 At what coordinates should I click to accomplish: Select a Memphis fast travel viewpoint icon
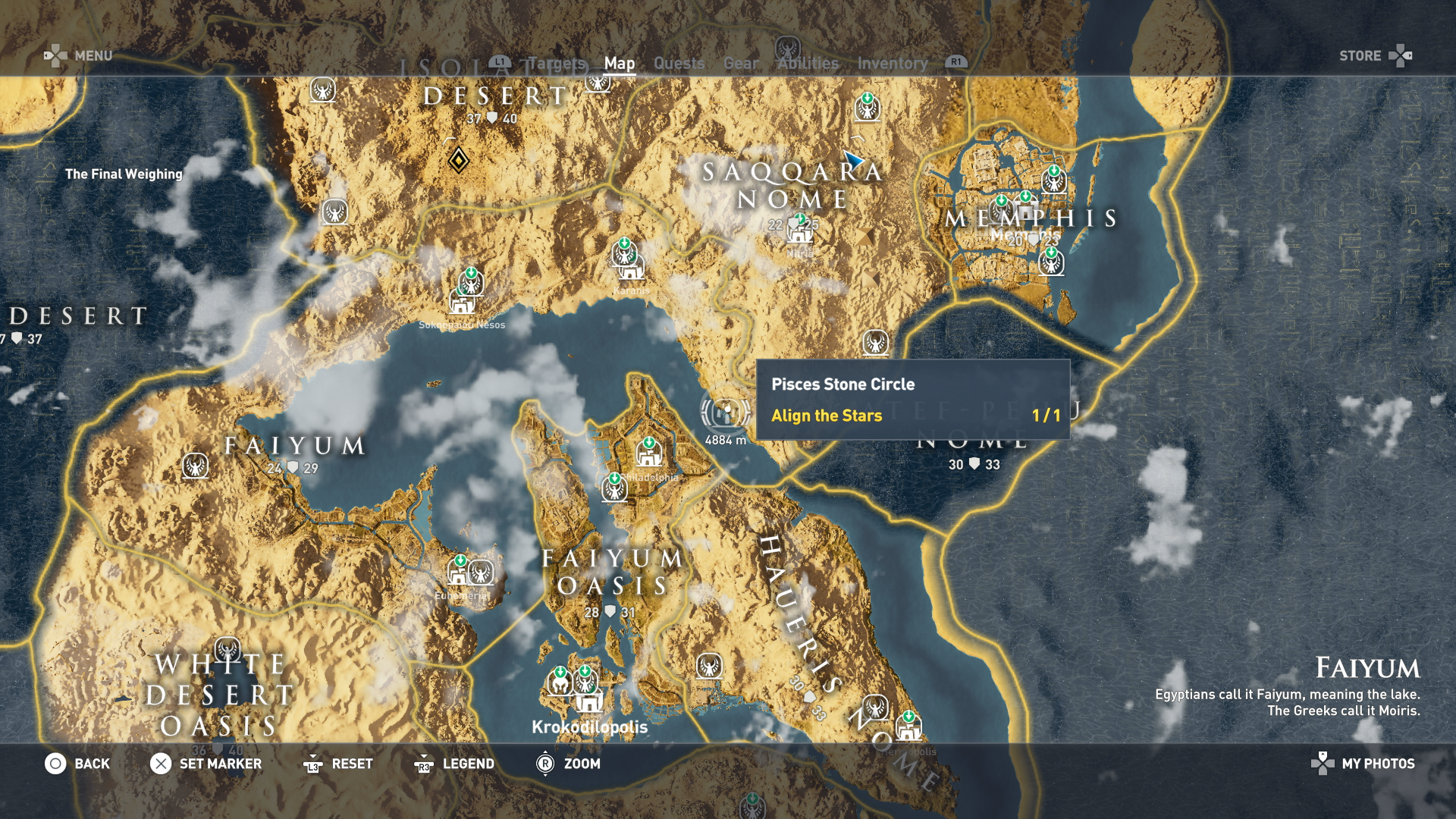[1053, 180]
